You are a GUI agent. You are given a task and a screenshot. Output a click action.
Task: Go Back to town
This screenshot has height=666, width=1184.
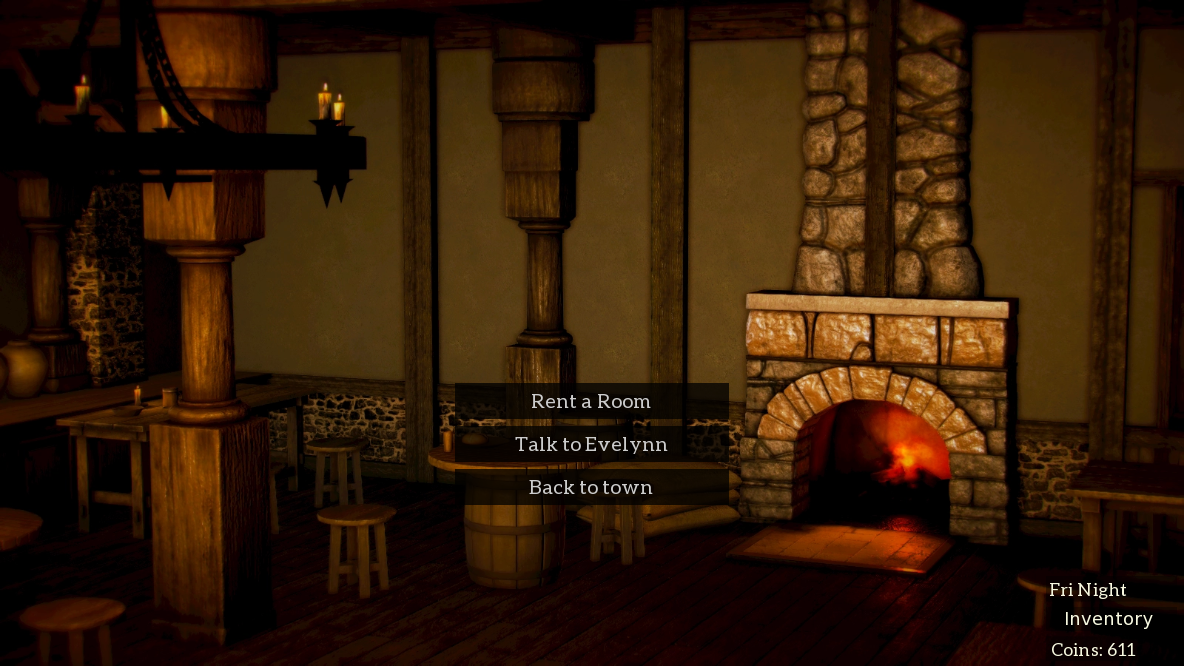click(591, 487)
